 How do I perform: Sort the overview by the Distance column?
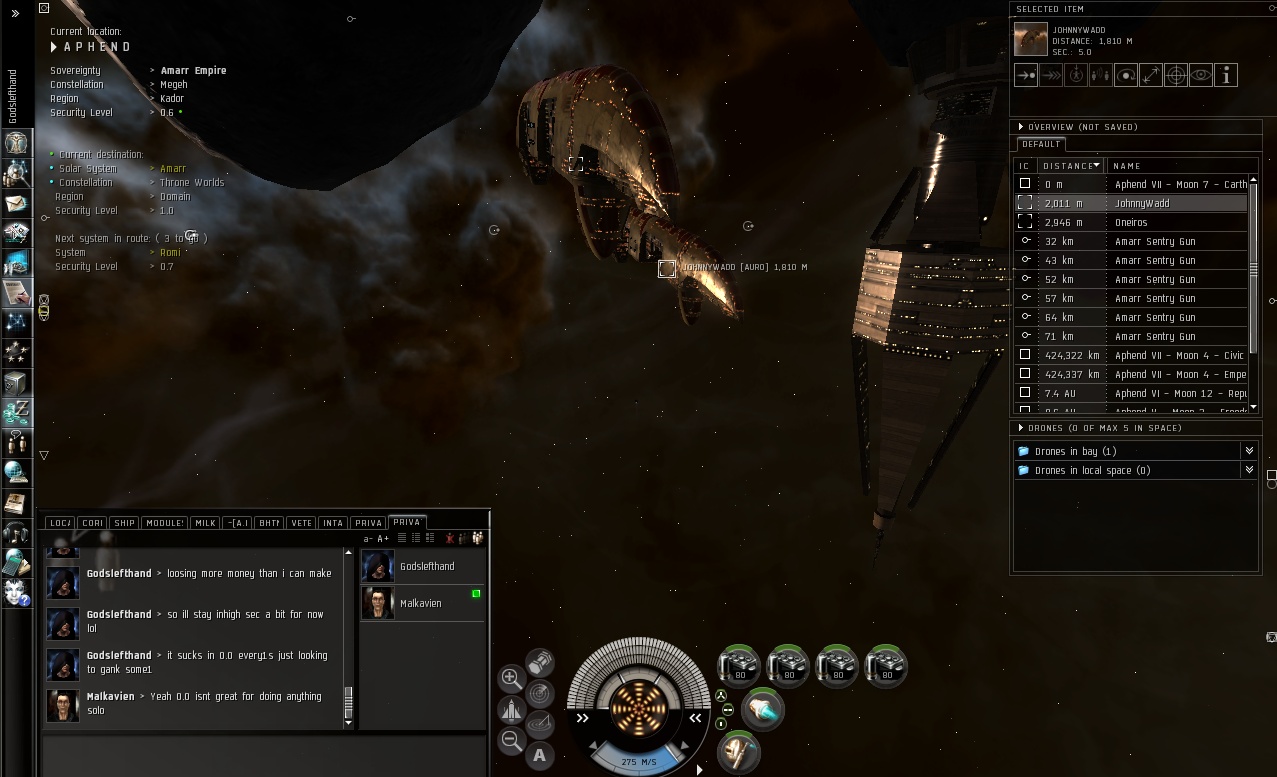(1070, 166)
